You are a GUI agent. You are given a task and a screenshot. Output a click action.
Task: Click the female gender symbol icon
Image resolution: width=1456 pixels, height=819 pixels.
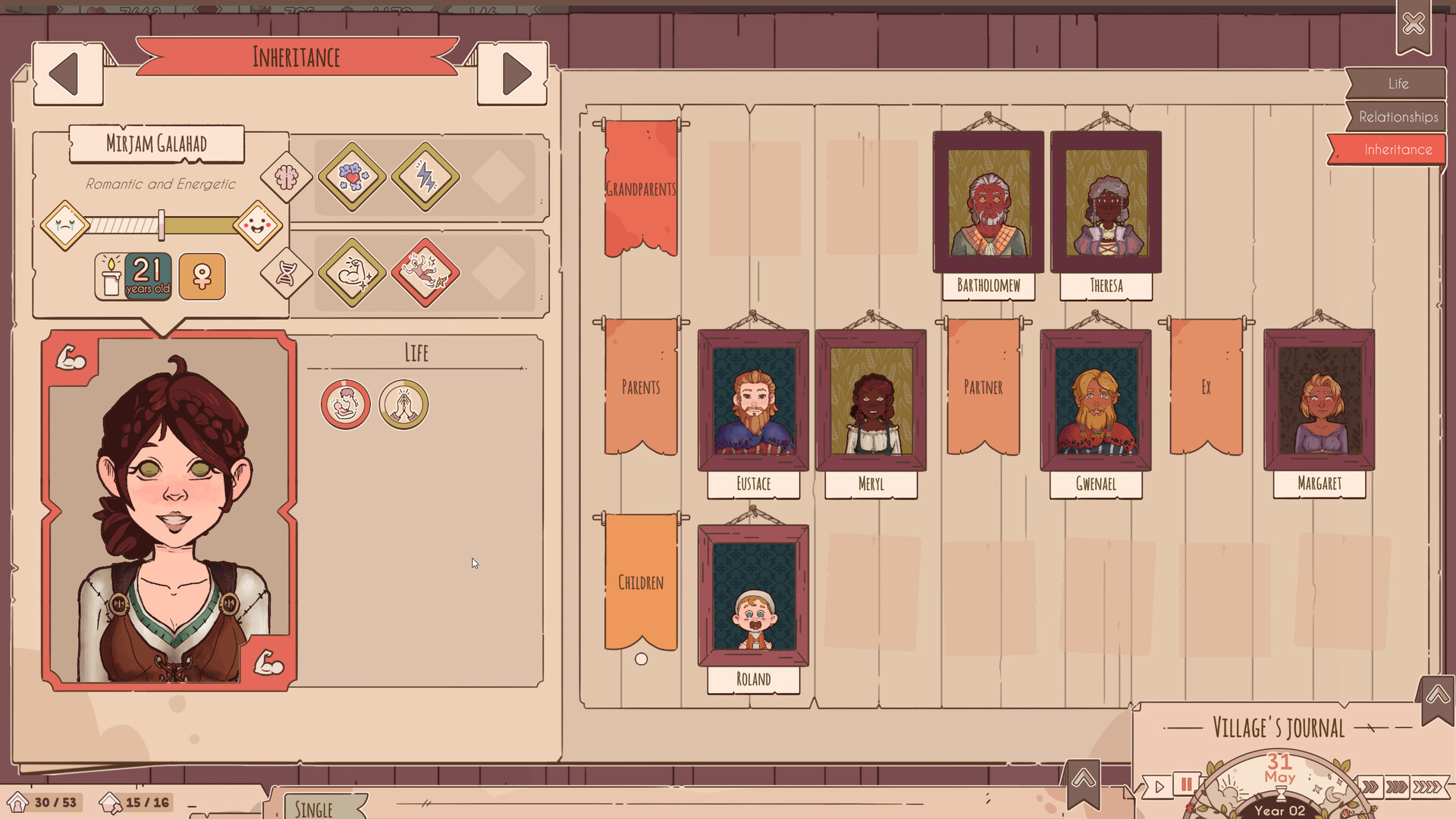202,277
